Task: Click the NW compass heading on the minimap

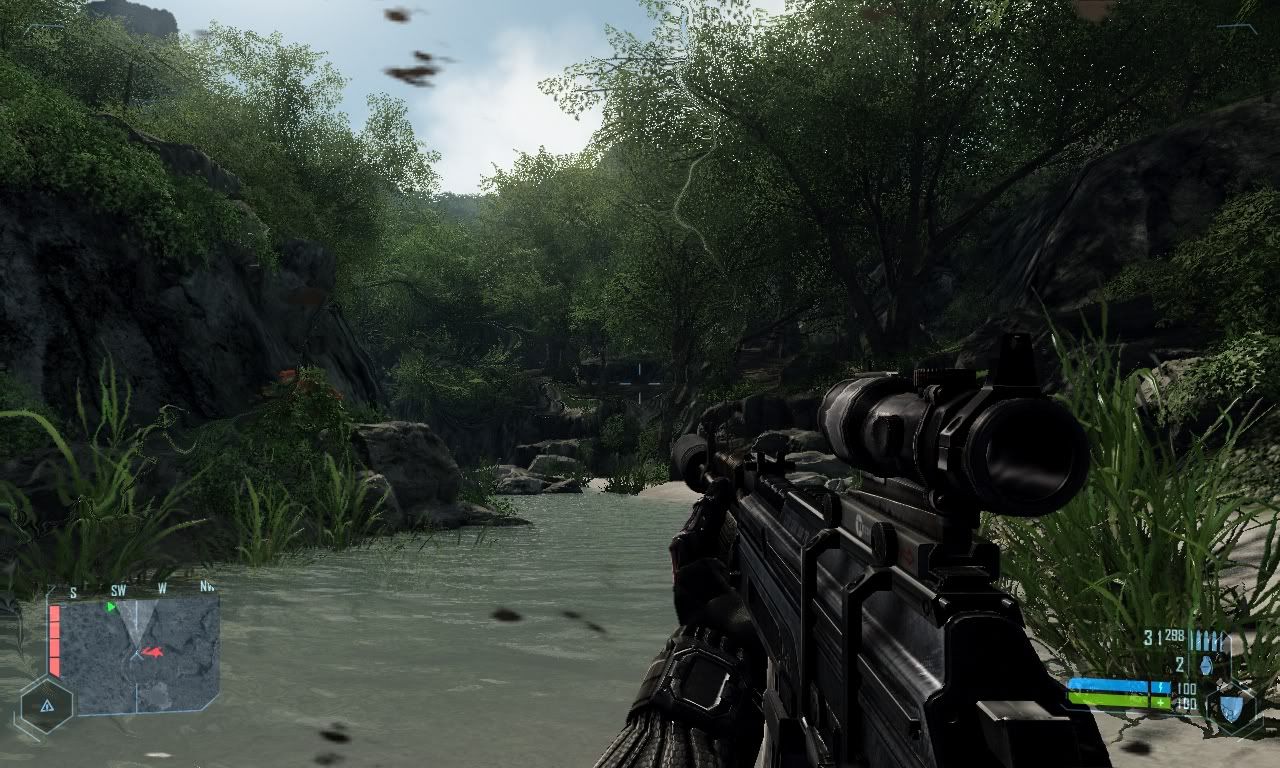Action: pyautogui.click(x=206, y=586)
